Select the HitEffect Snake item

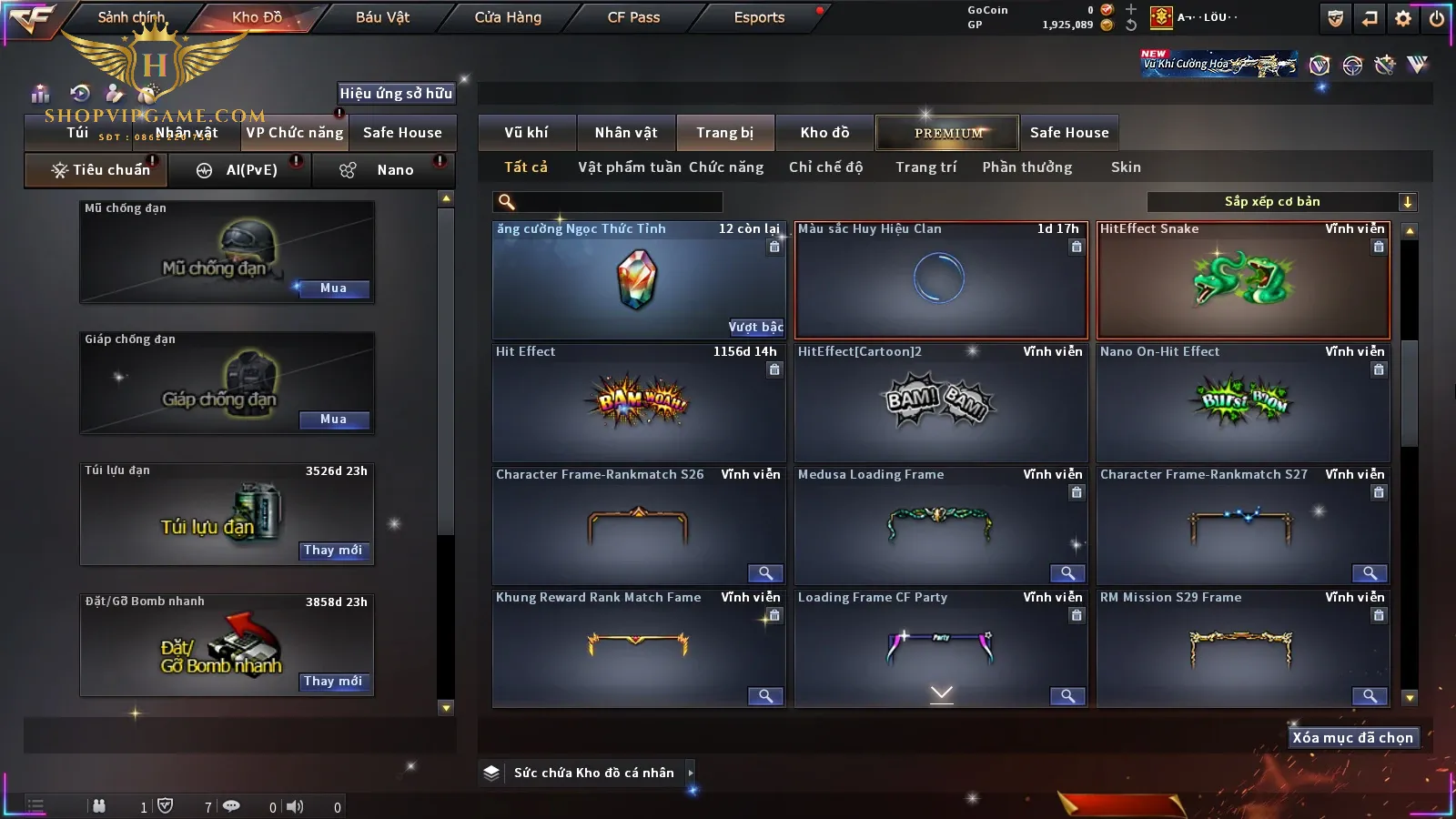click(x=1243, y=279)
